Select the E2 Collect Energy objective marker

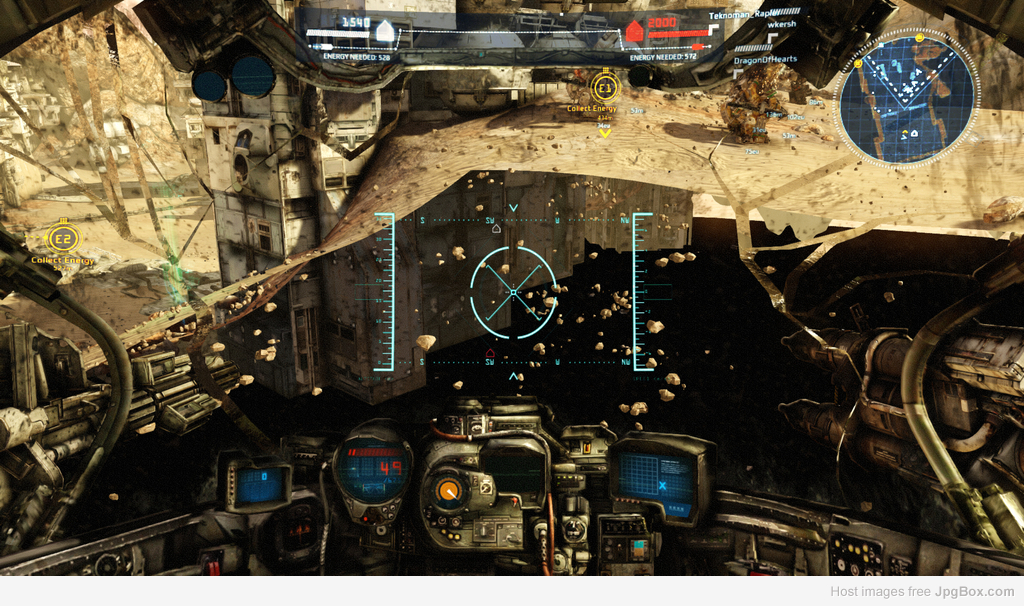[62, 239]
